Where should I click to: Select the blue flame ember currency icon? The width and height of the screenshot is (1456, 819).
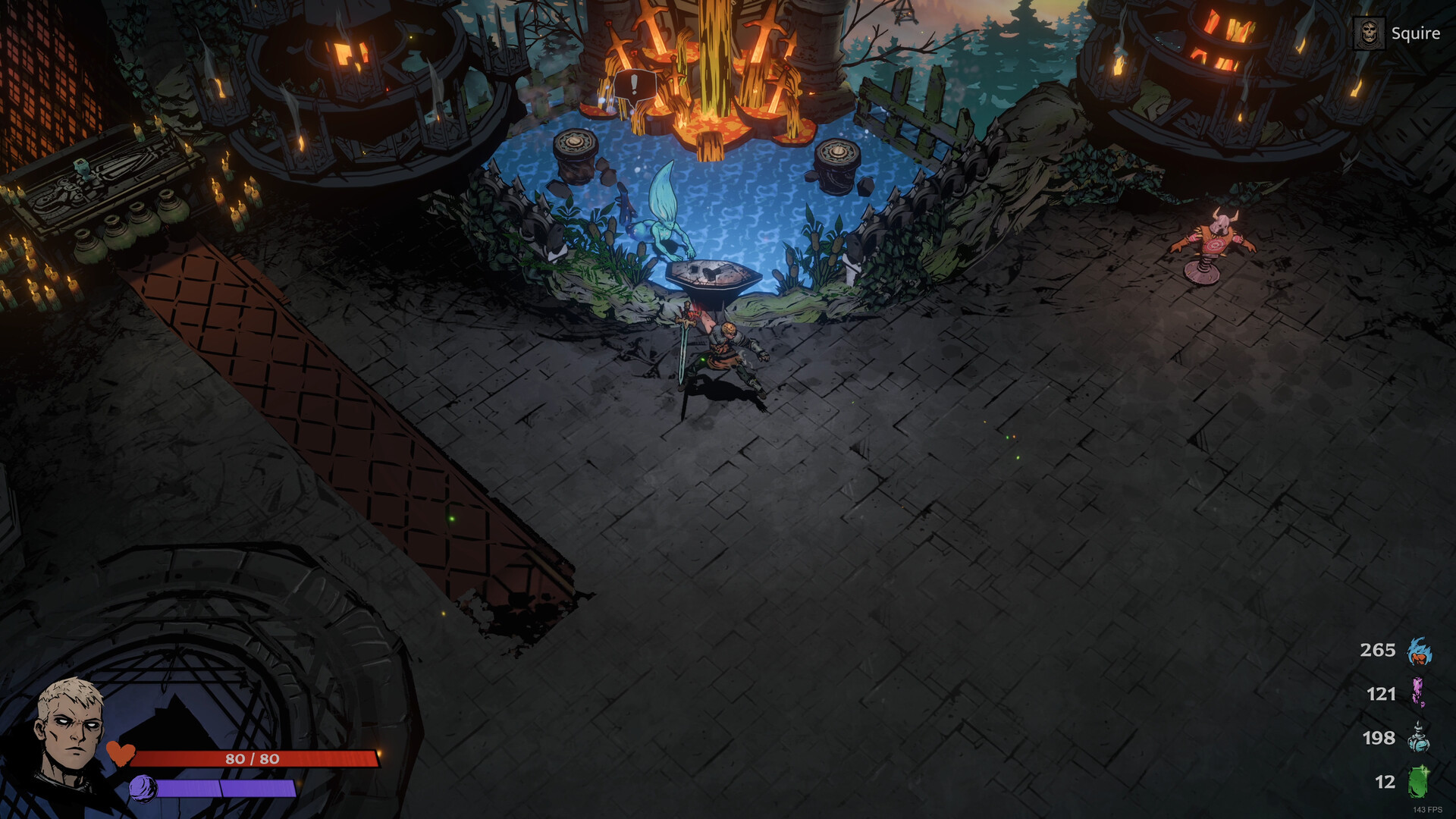click(1419, 651)
